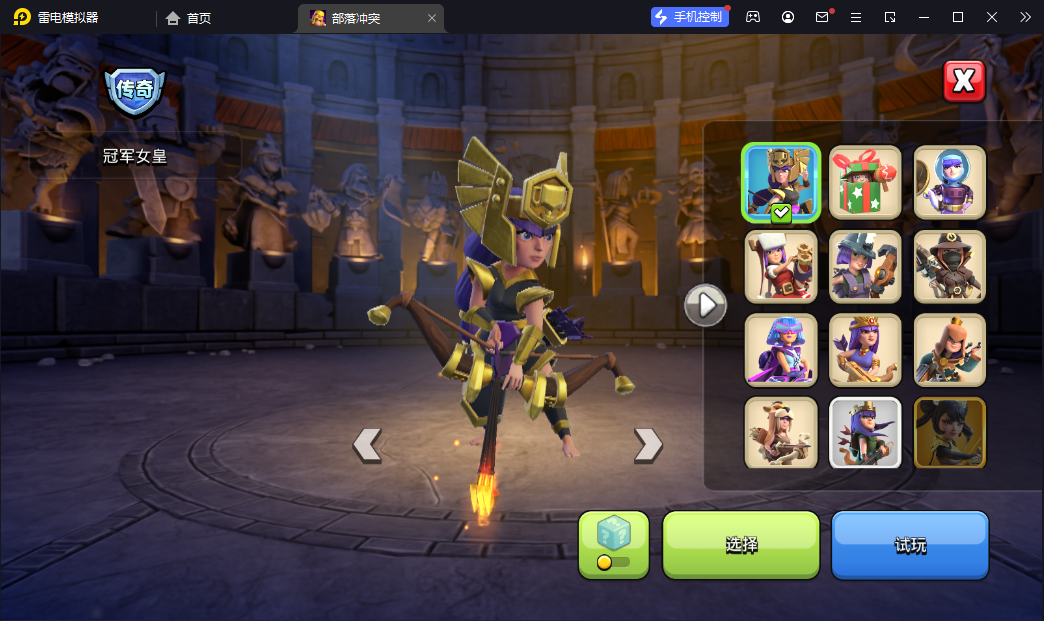Select the crowned purple-haired default queen skin
This screenshot has height=621, width=1044.
(865, 350)
